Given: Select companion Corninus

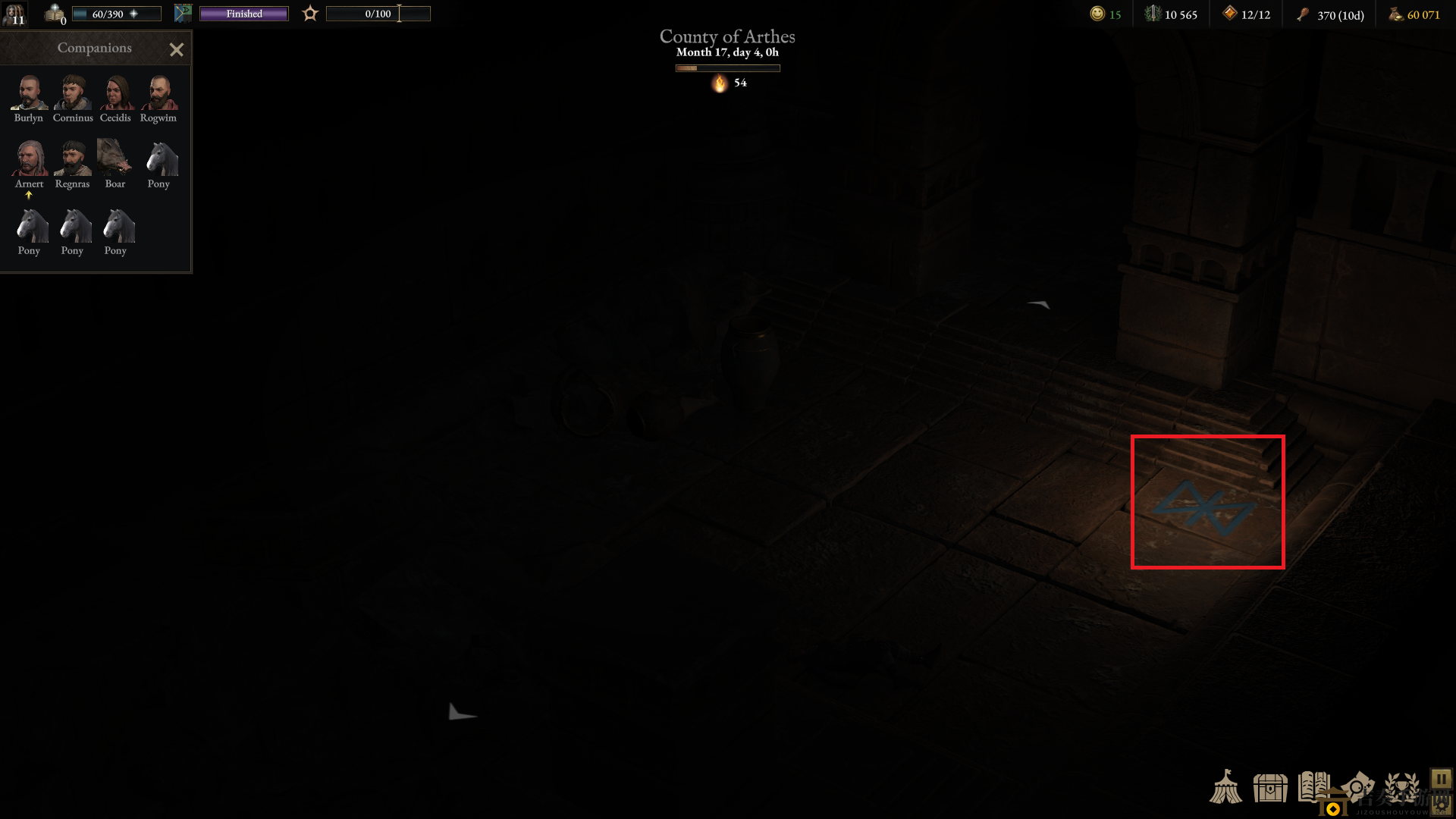Looking at the screenshot, I should (73, 93).
